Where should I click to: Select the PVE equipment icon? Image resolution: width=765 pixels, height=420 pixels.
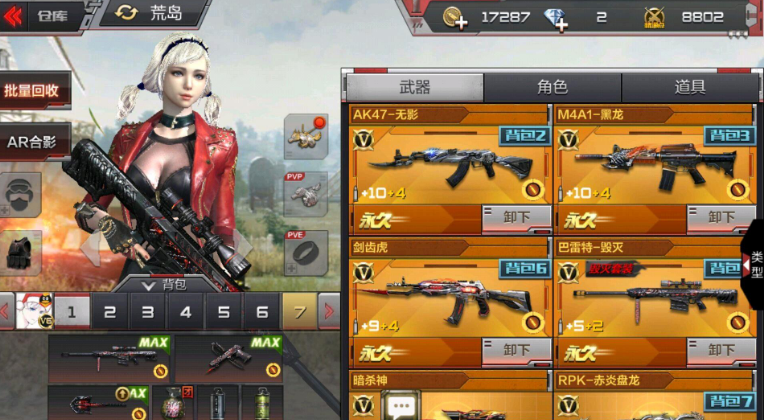pos(305,251)
